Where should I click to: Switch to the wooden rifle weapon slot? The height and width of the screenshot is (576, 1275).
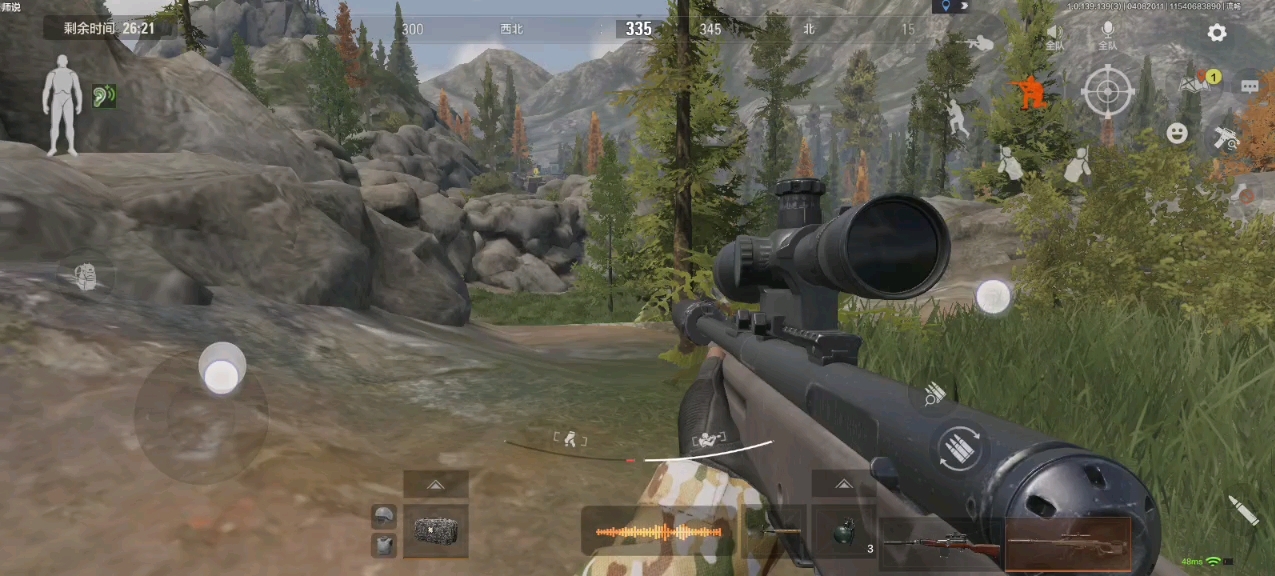(941, 546)
